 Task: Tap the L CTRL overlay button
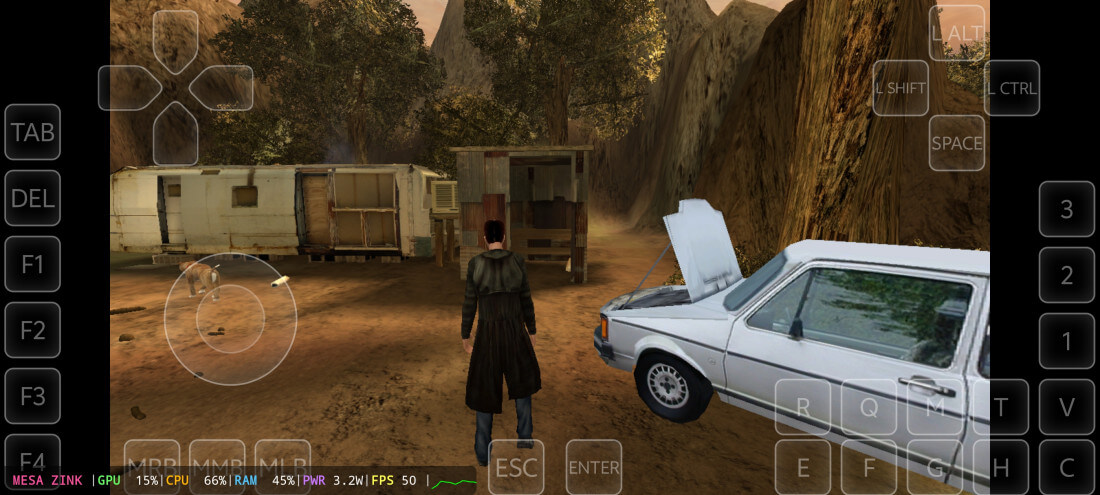pos(1012,88)
